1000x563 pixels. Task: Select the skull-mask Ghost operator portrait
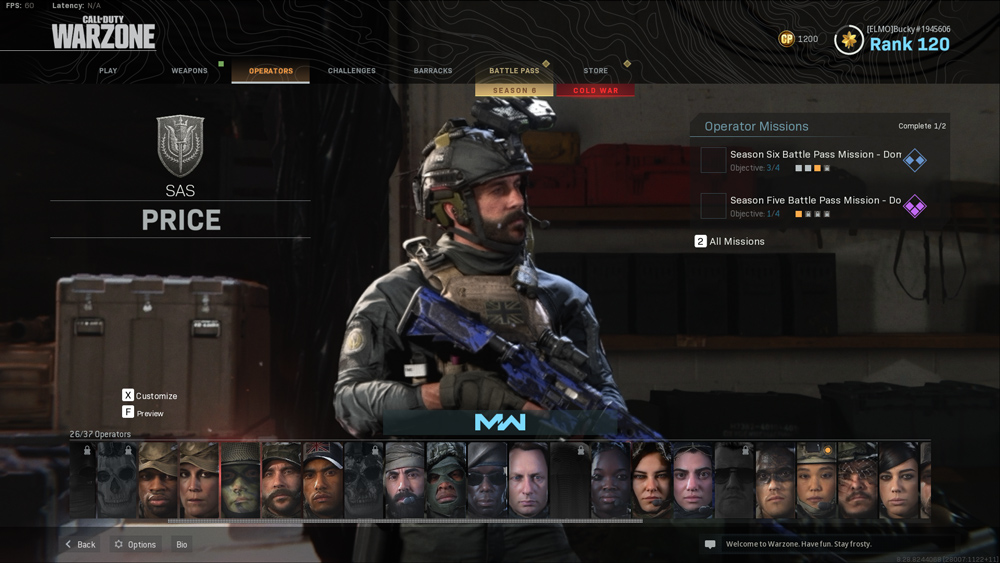pos(117,481)
